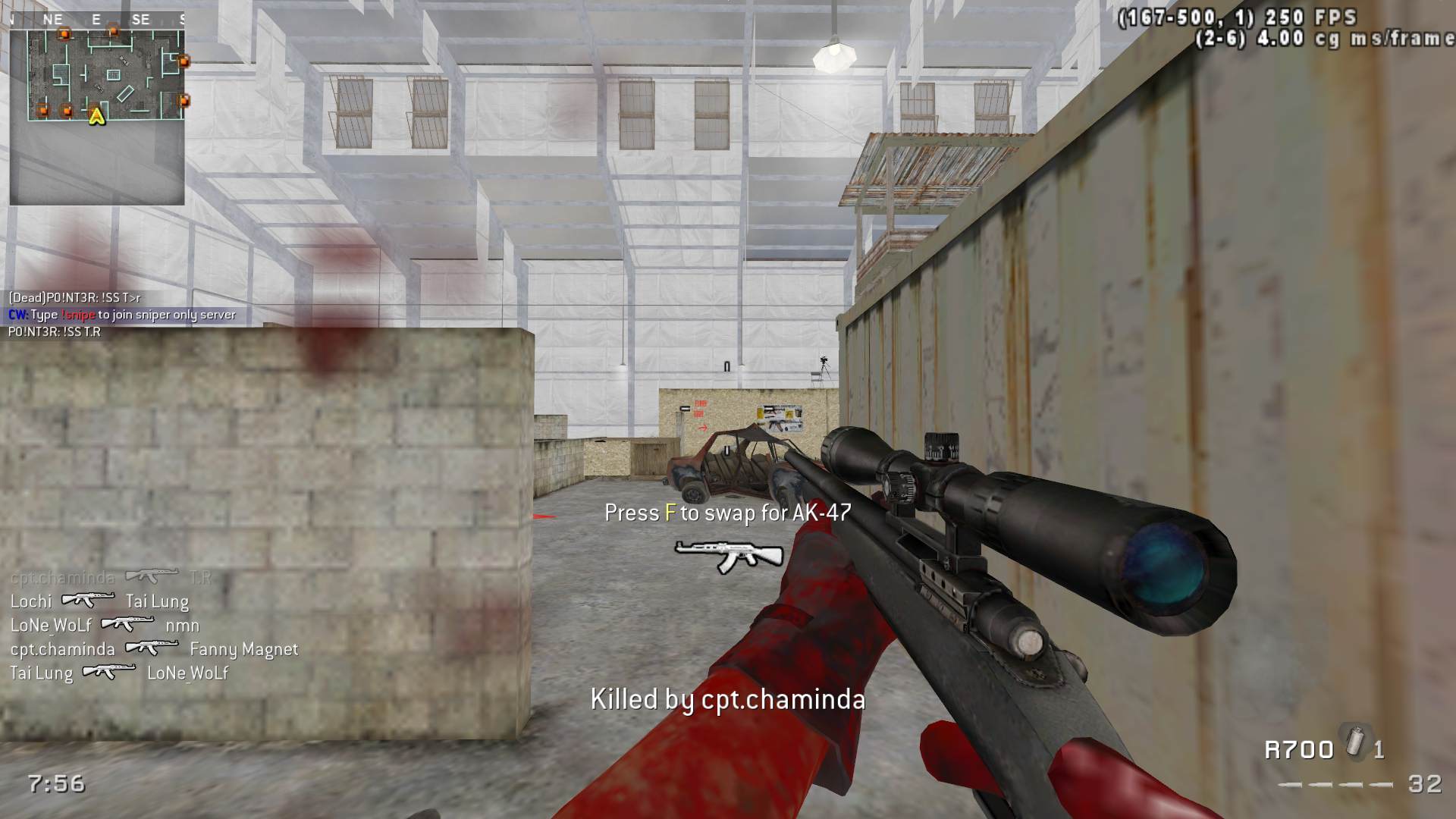Image resolution: width=1456 pixels, height=819 pixels.
Task: Select the CW sniper server chat message
Action: pos(122,315)
